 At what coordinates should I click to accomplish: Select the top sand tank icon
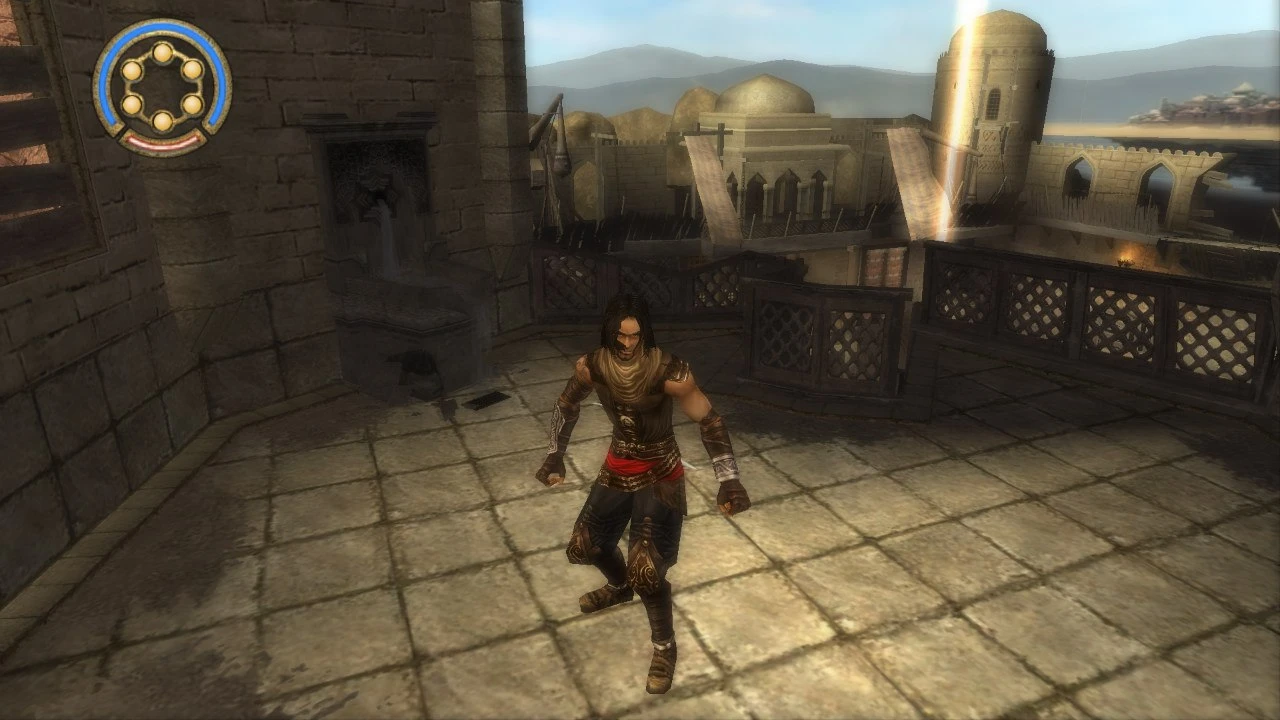(162, 51)
